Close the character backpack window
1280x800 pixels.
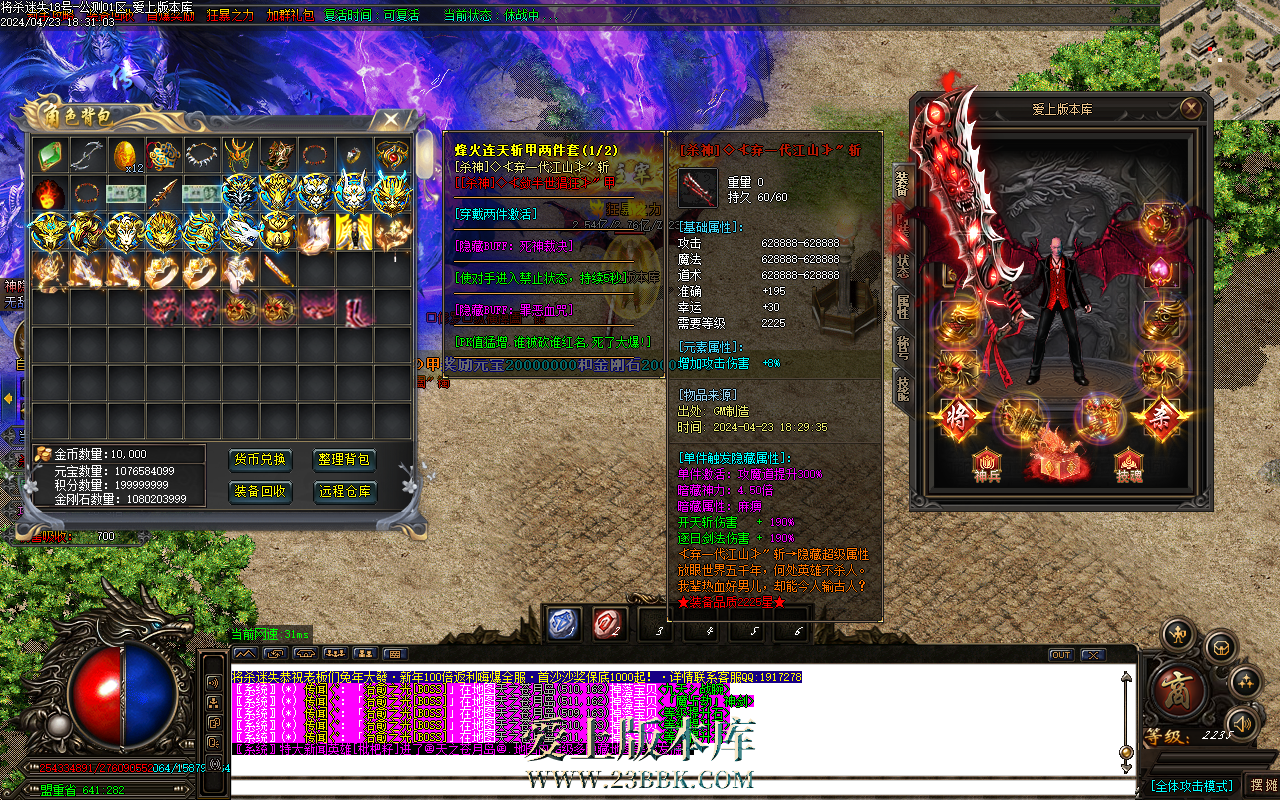[388, 120]
